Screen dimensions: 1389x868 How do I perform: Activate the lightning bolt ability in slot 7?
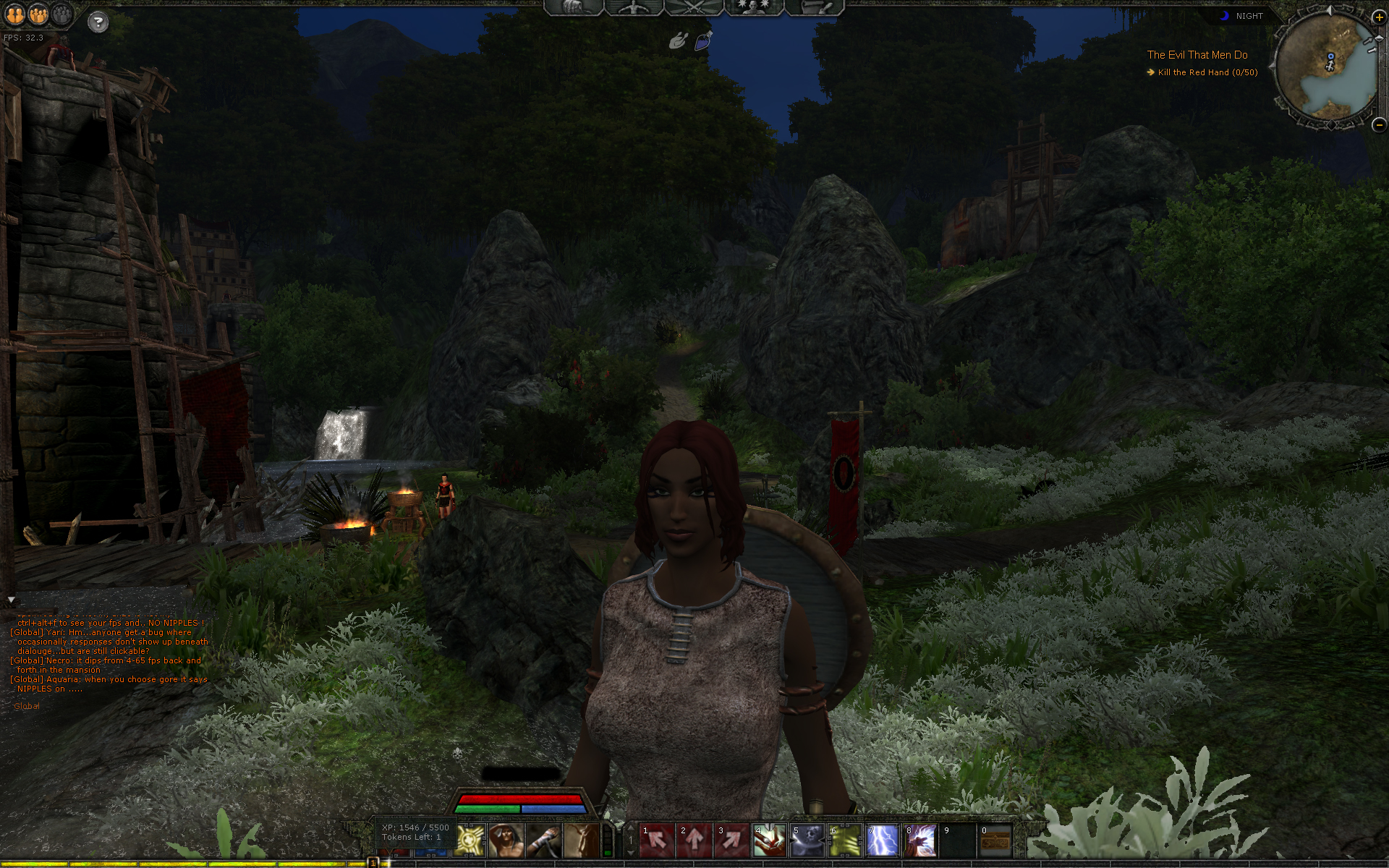[x=882, y=841]
